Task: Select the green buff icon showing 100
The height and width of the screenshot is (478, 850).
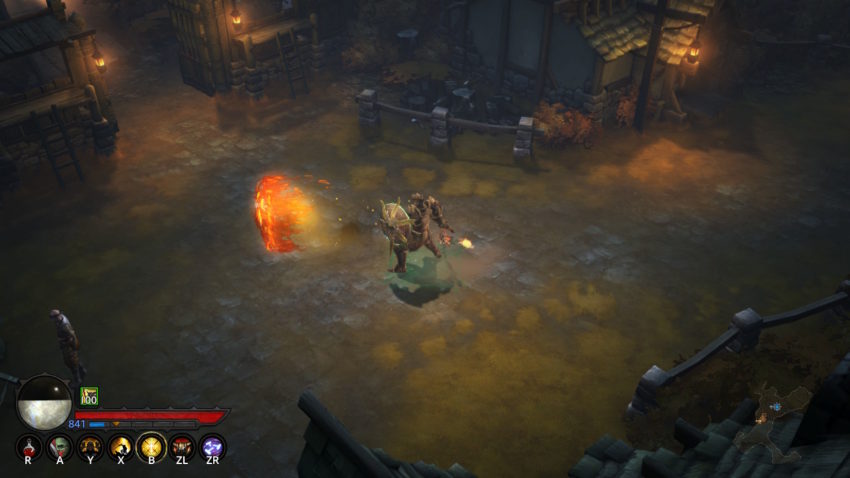Action: pyautogui.click(x=90, y=395)
